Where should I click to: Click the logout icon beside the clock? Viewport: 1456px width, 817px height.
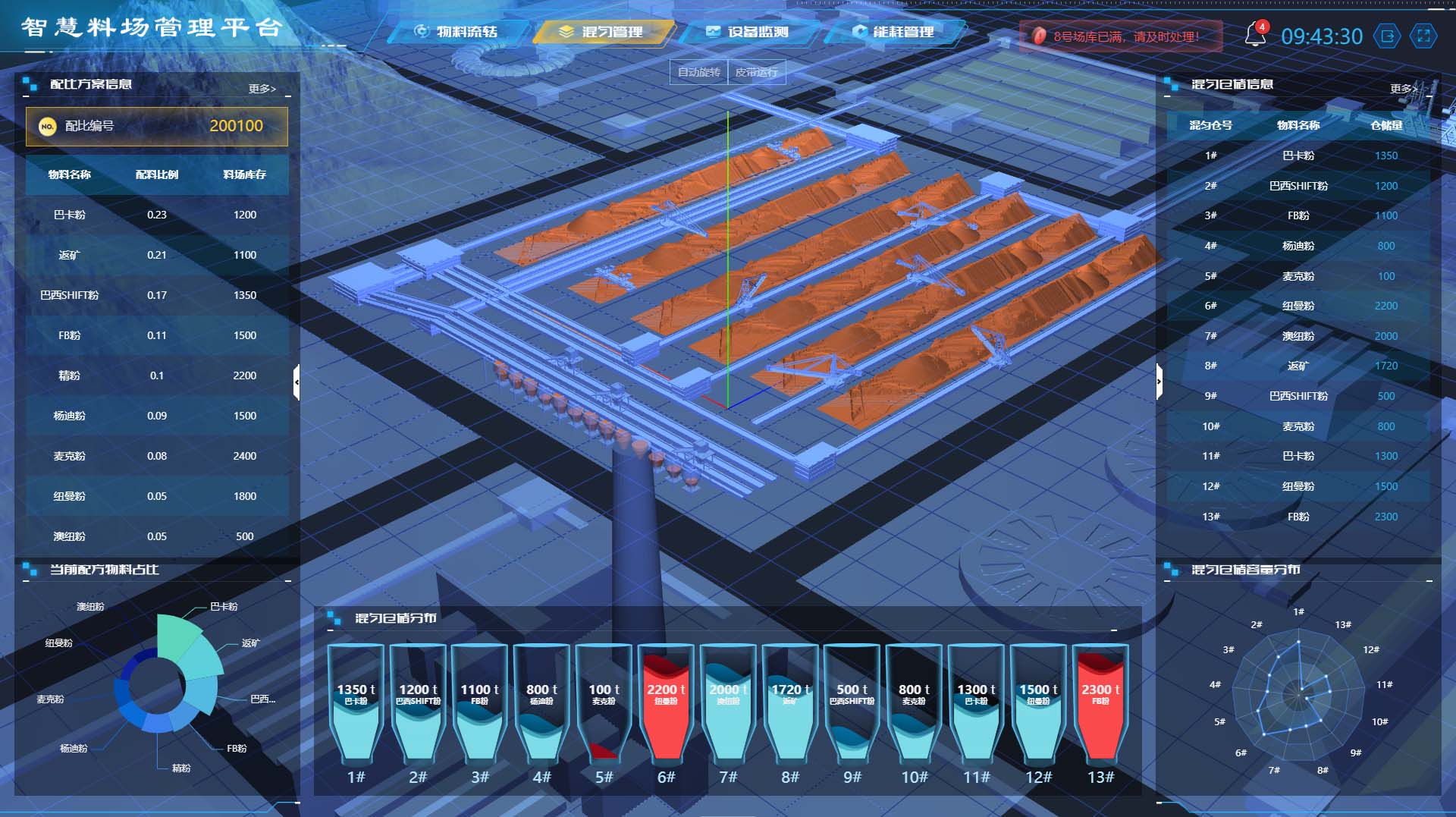(1388, 36)
